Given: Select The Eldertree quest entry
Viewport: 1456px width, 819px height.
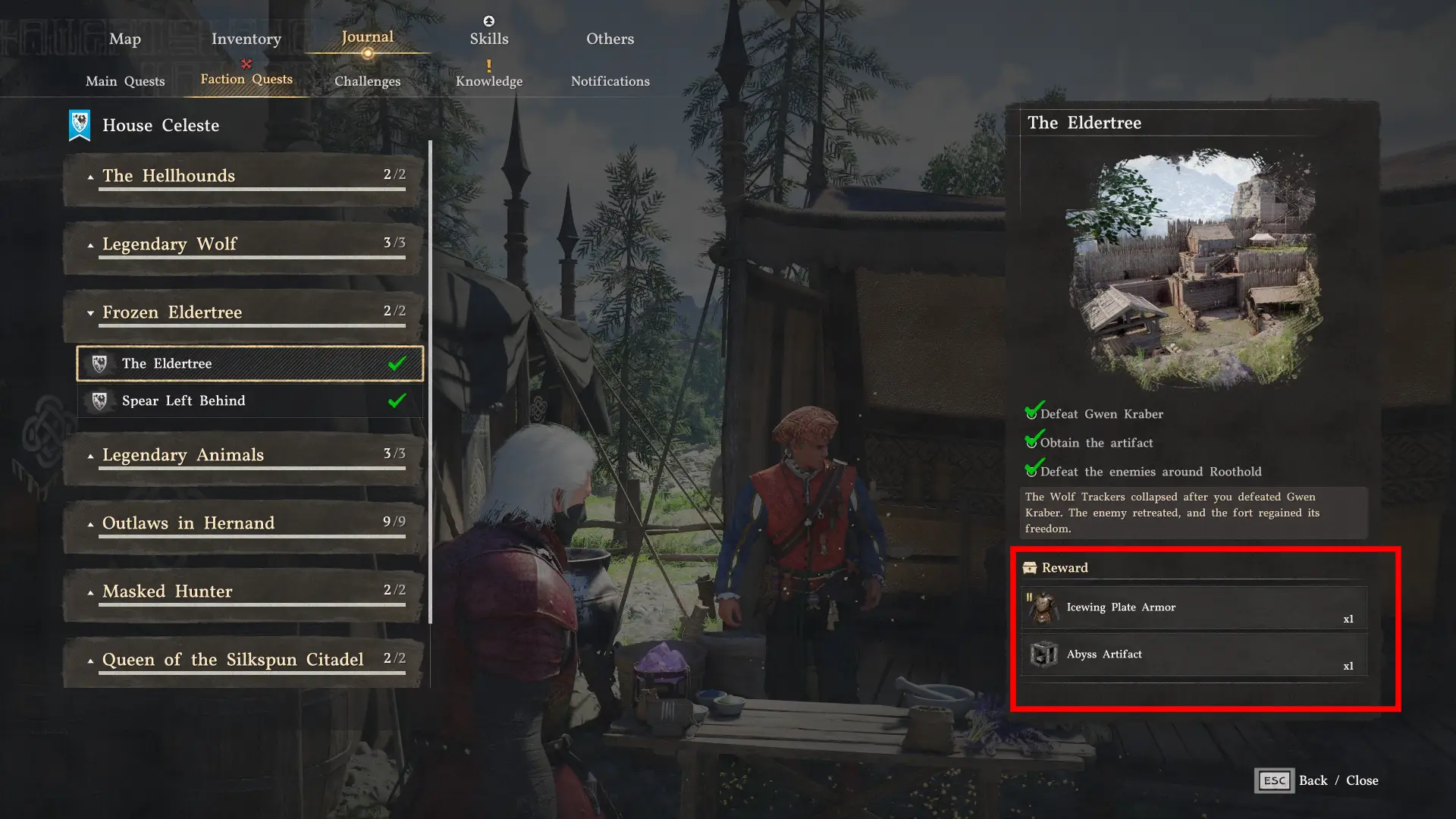Looking at the screenshot, I should pos(249,364).
